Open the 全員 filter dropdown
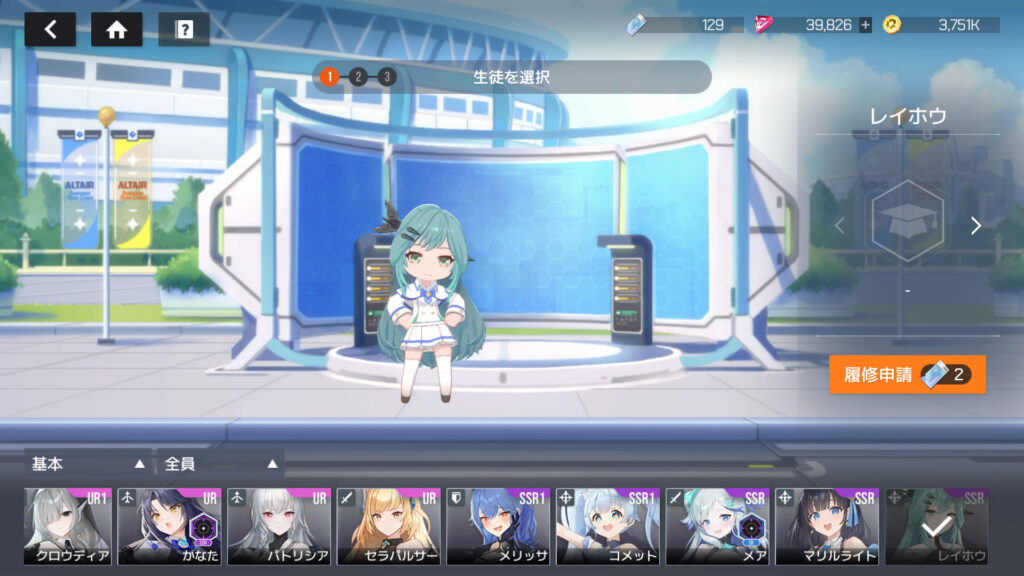 click(220, 464)
